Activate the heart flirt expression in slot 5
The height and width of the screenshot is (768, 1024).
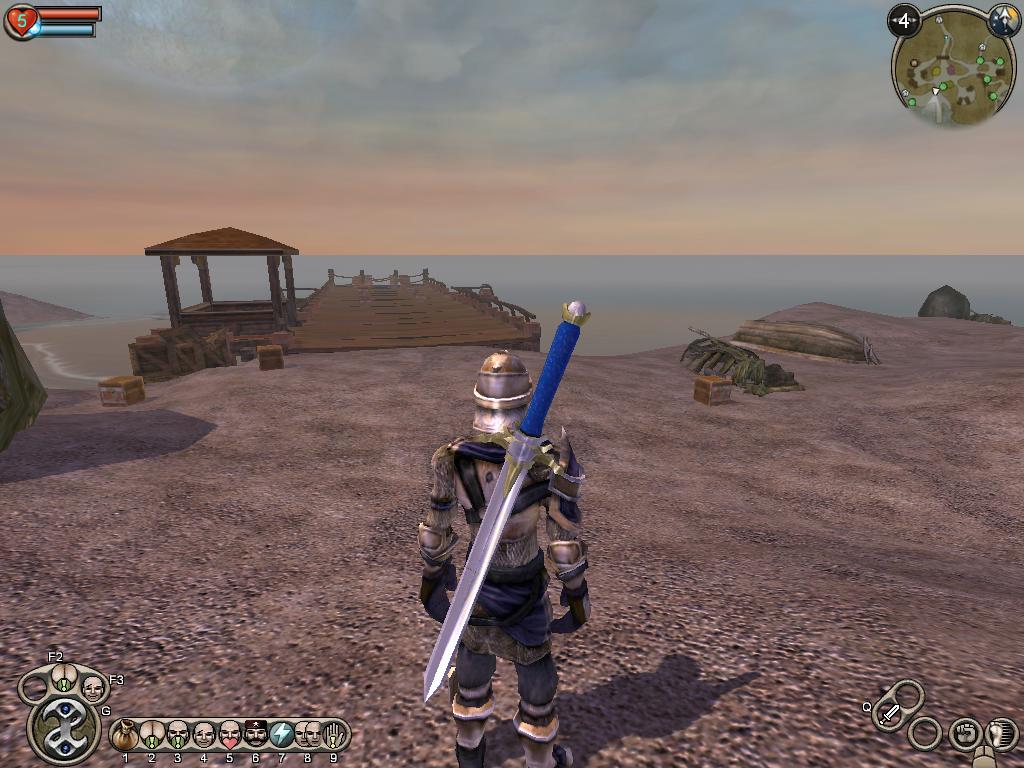(230, 736)
